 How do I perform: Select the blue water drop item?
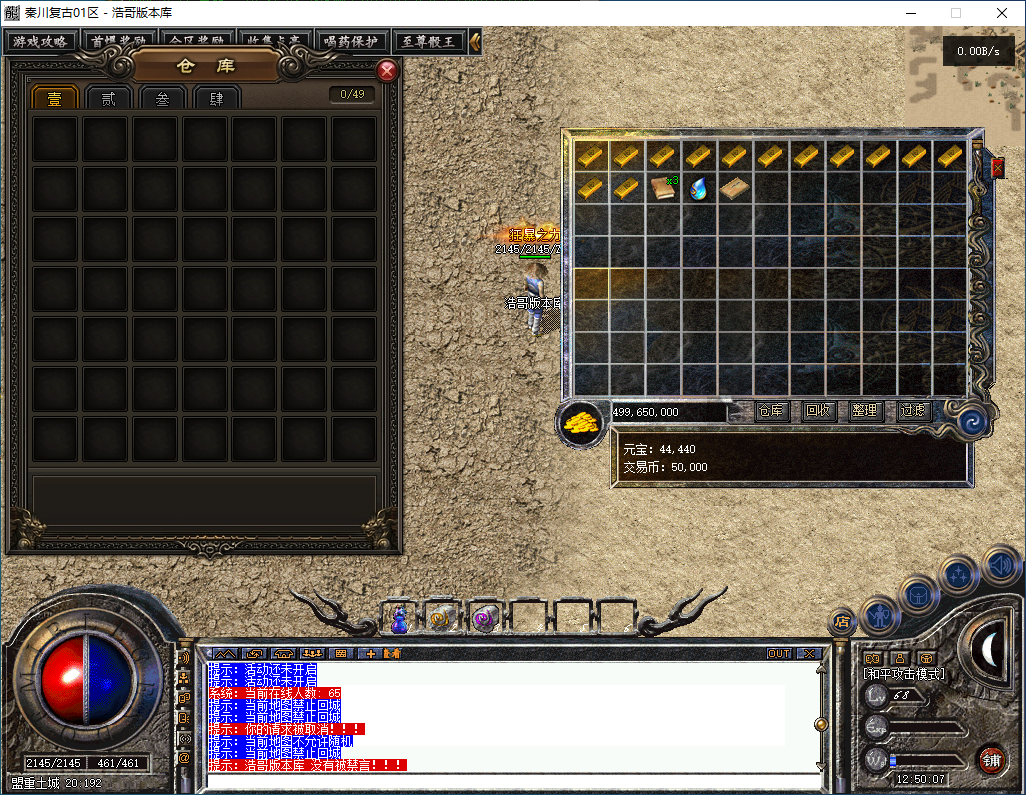[x=699, y=188]
